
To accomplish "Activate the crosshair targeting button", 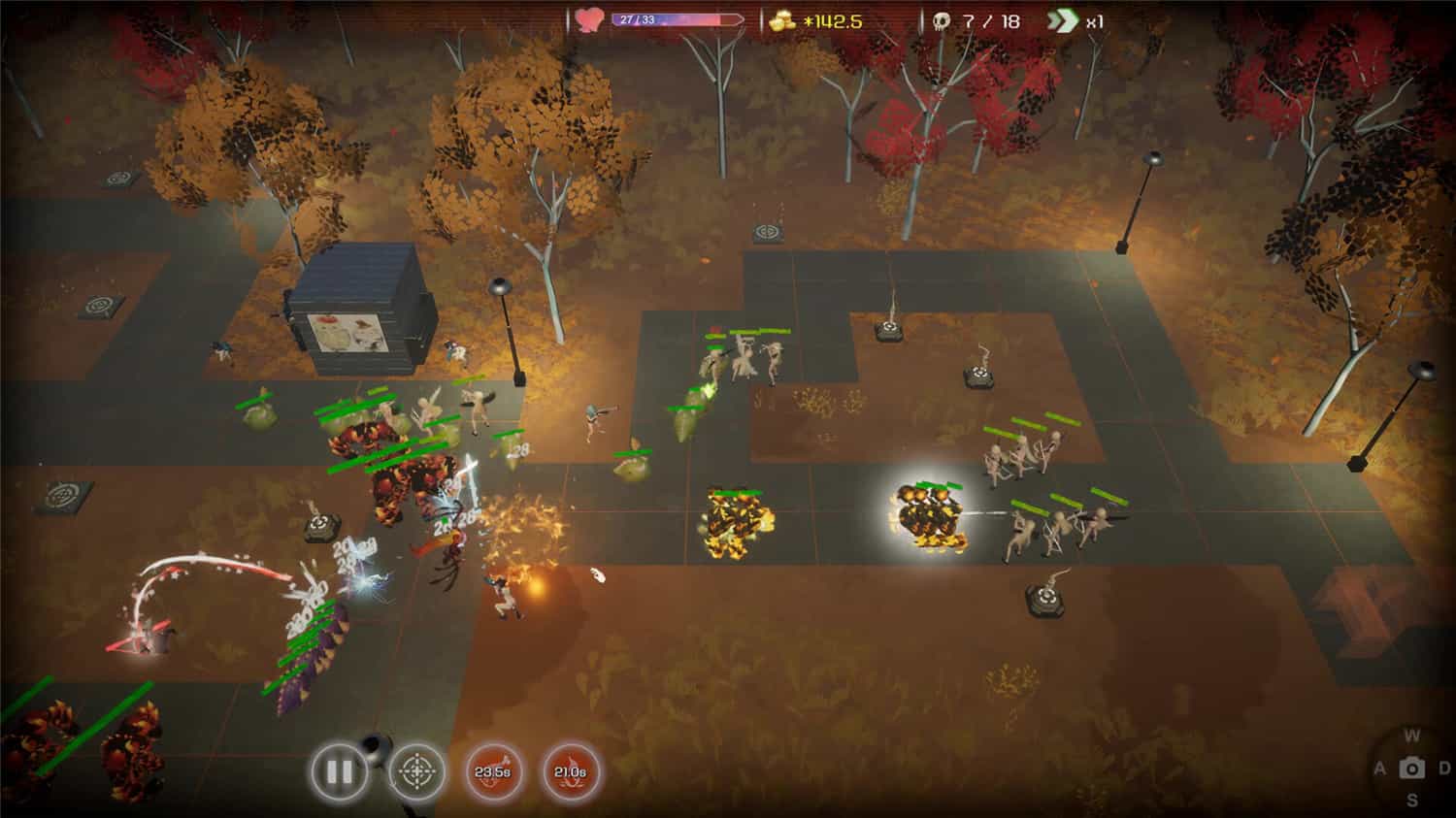I will point(417,772).
